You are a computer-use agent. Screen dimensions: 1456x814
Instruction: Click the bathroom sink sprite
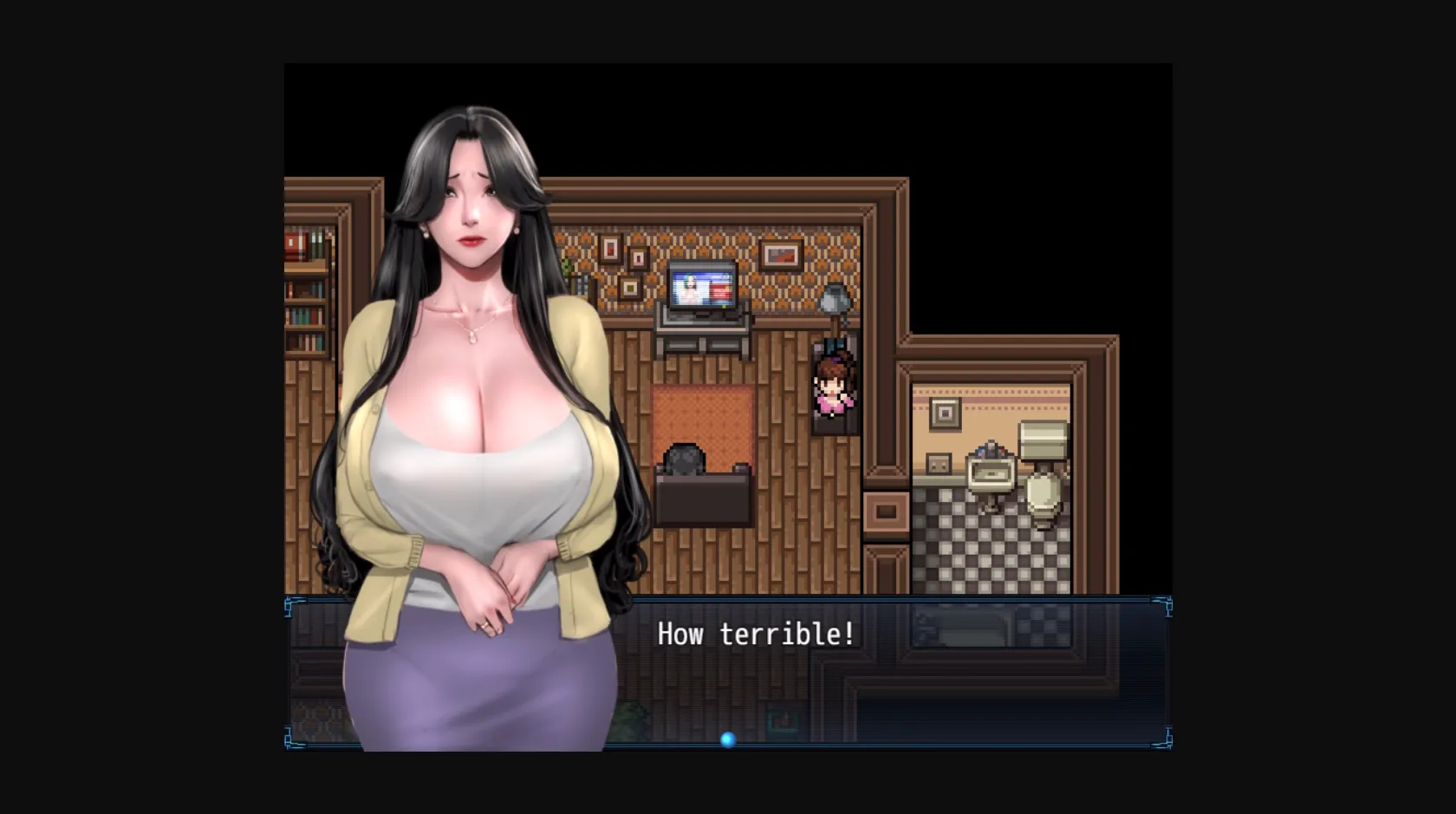click(x=991, y=472)
